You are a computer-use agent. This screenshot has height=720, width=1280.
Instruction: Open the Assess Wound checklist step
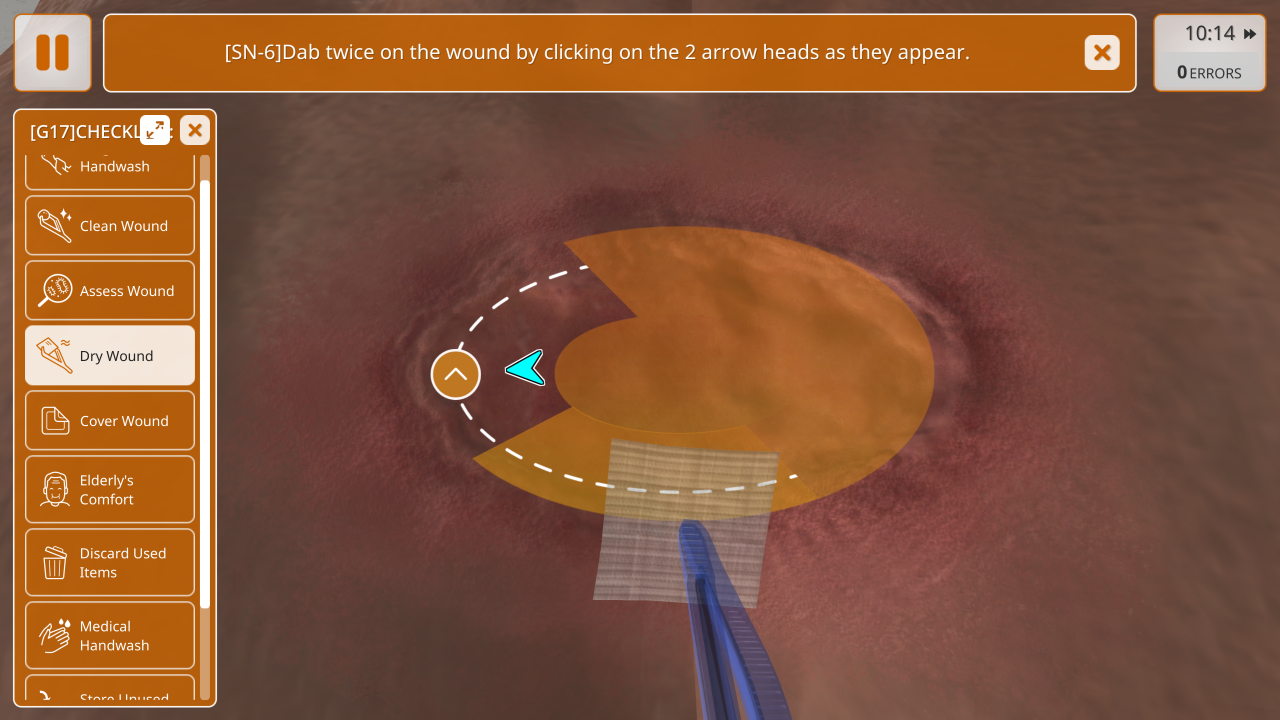pyautogui.click(x=110, y=291)
